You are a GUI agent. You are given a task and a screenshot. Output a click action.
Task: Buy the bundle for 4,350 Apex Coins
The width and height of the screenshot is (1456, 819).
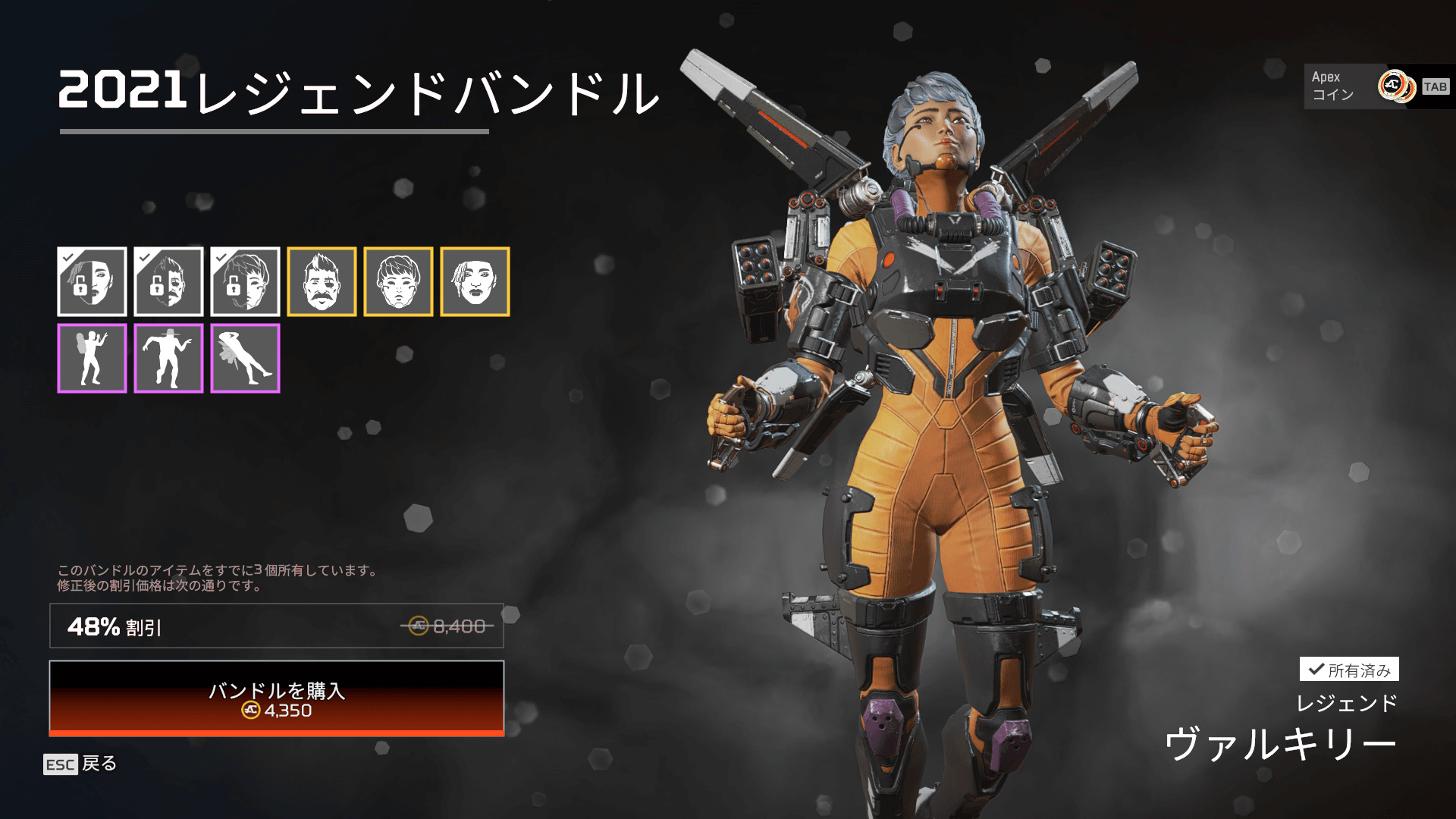(x=277, y=698)
